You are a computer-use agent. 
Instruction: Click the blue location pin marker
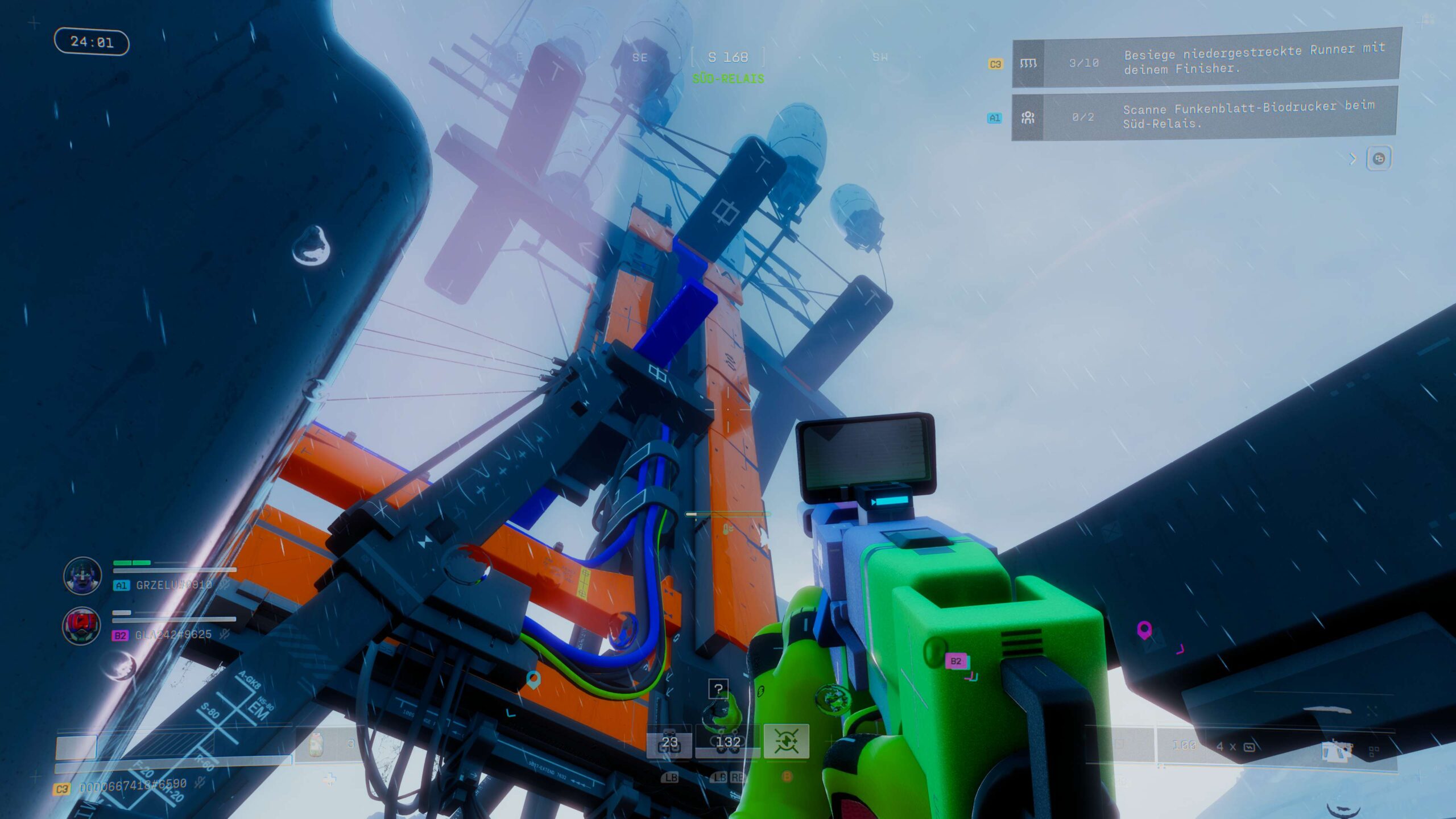533,679
